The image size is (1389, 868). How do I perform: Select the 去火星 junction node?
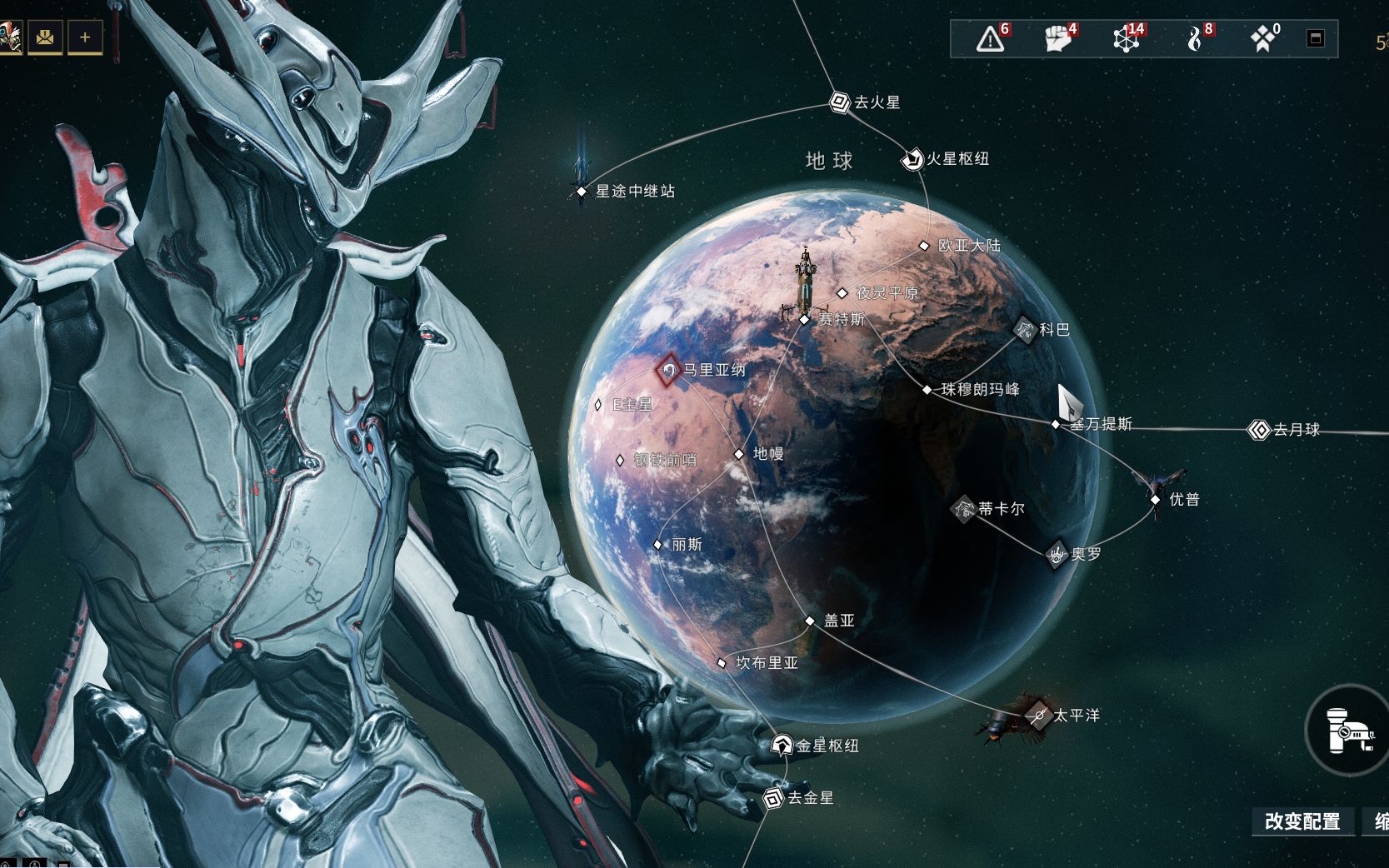840,102
